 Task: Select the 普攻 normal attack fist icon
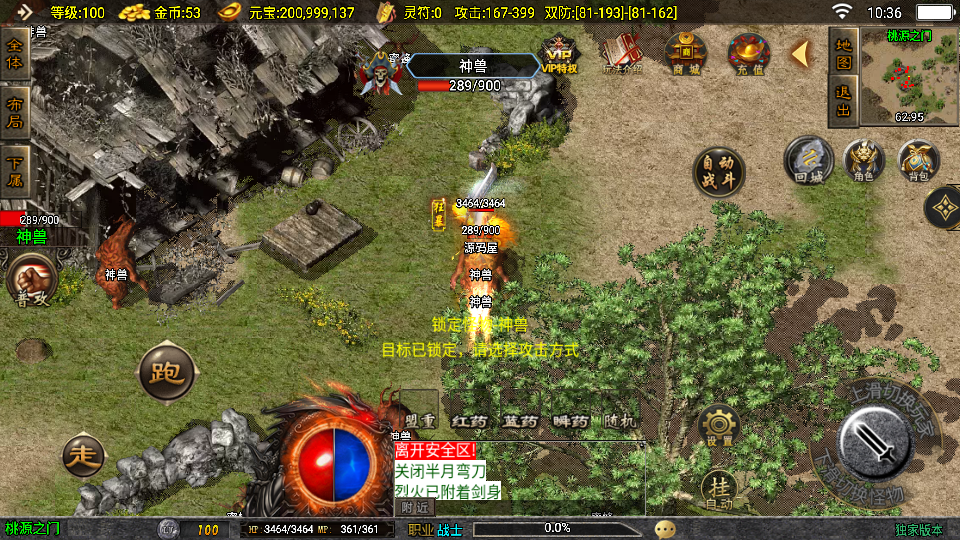(x=31, y=279)
